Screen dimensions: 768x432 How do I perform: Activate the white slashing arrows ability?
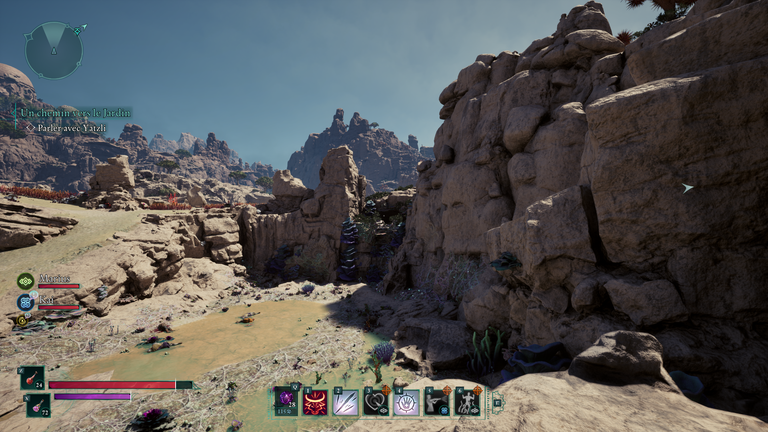click(346, 402)
